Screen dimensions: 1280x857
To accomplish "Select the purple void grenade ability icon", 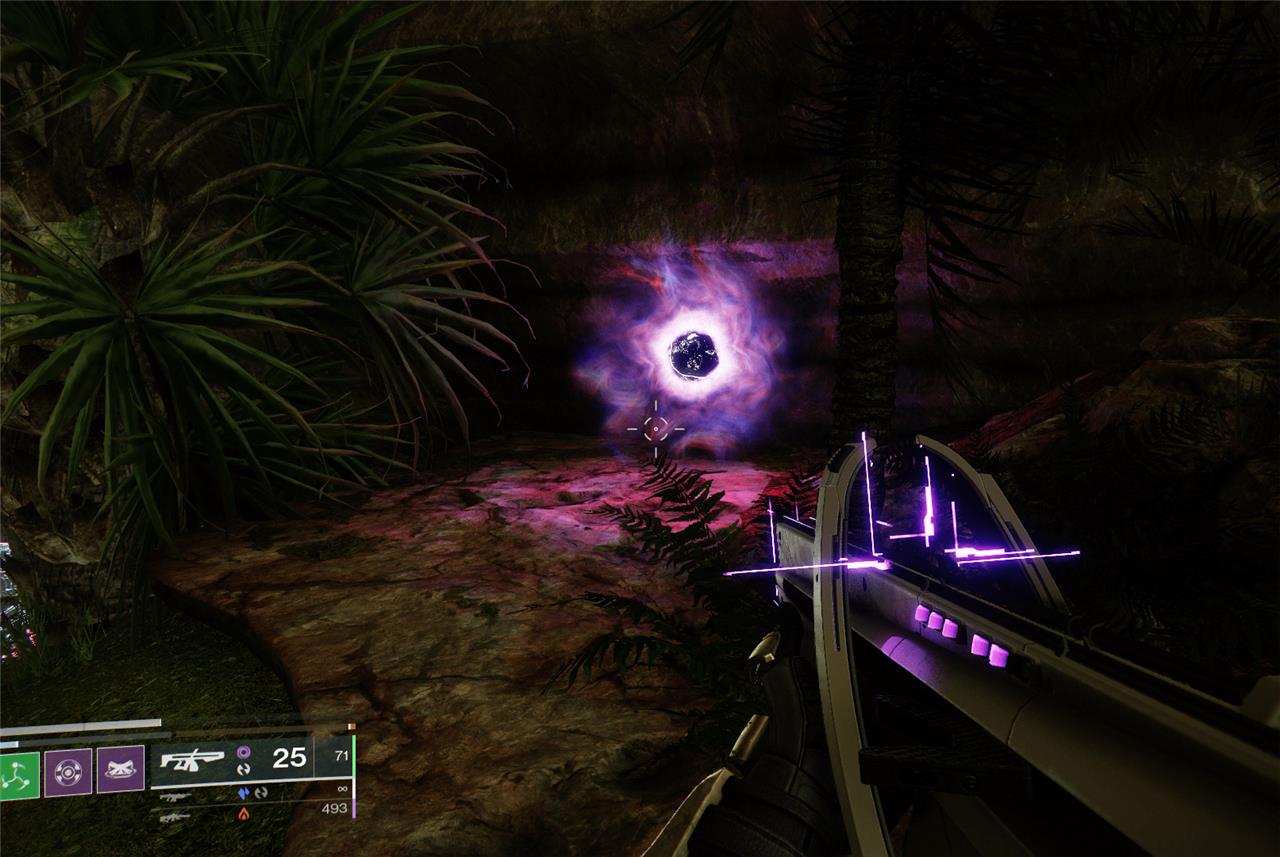I will [x=68, y=771].
